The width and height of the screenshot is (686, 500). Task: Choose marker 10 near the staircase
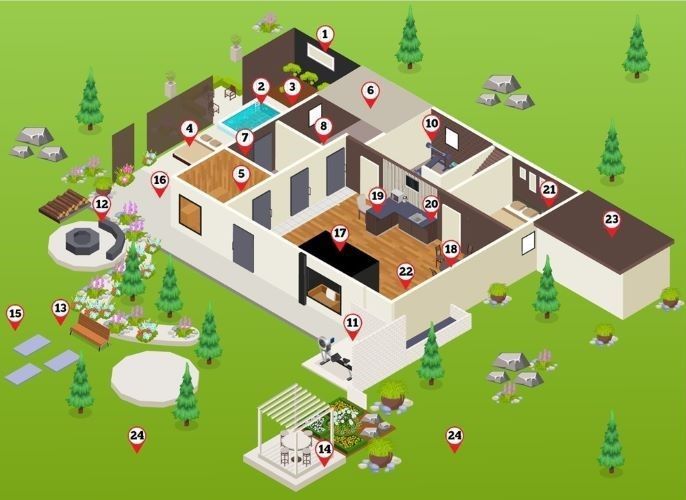pos(431,126)
